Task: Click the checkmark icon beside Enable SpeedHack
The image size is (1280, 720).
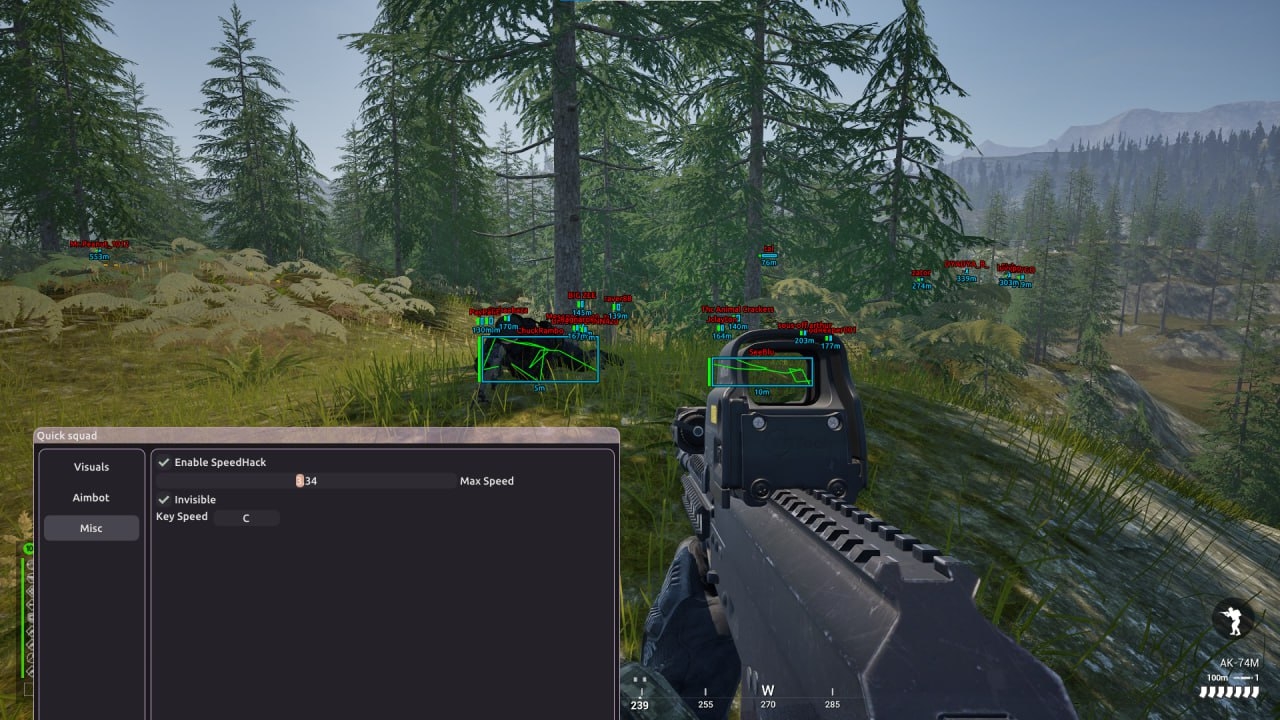Action: [x=163, y=462]
